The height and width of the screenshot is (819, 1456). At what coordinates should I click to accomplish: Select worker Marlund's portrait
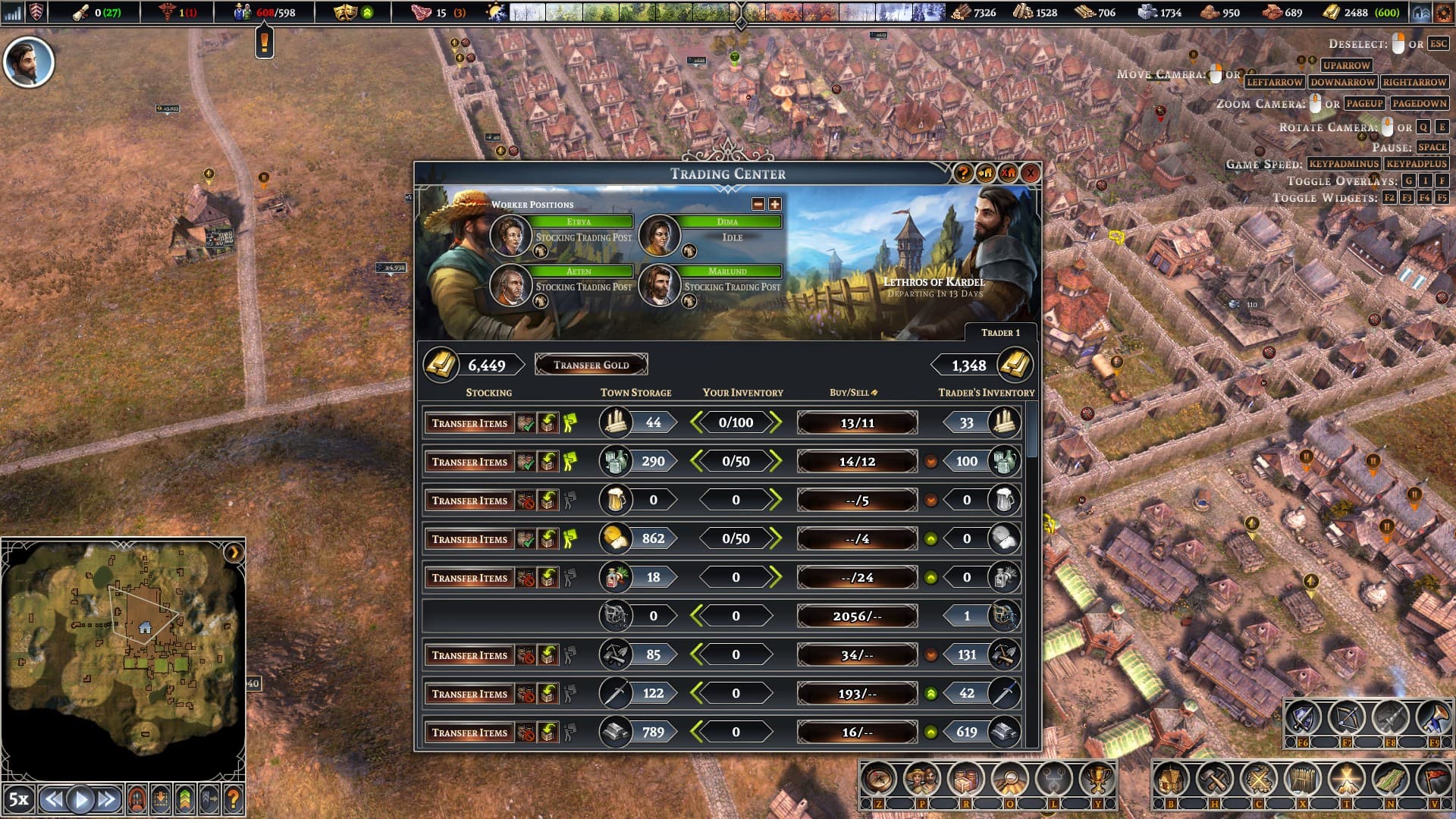[658, 285]
